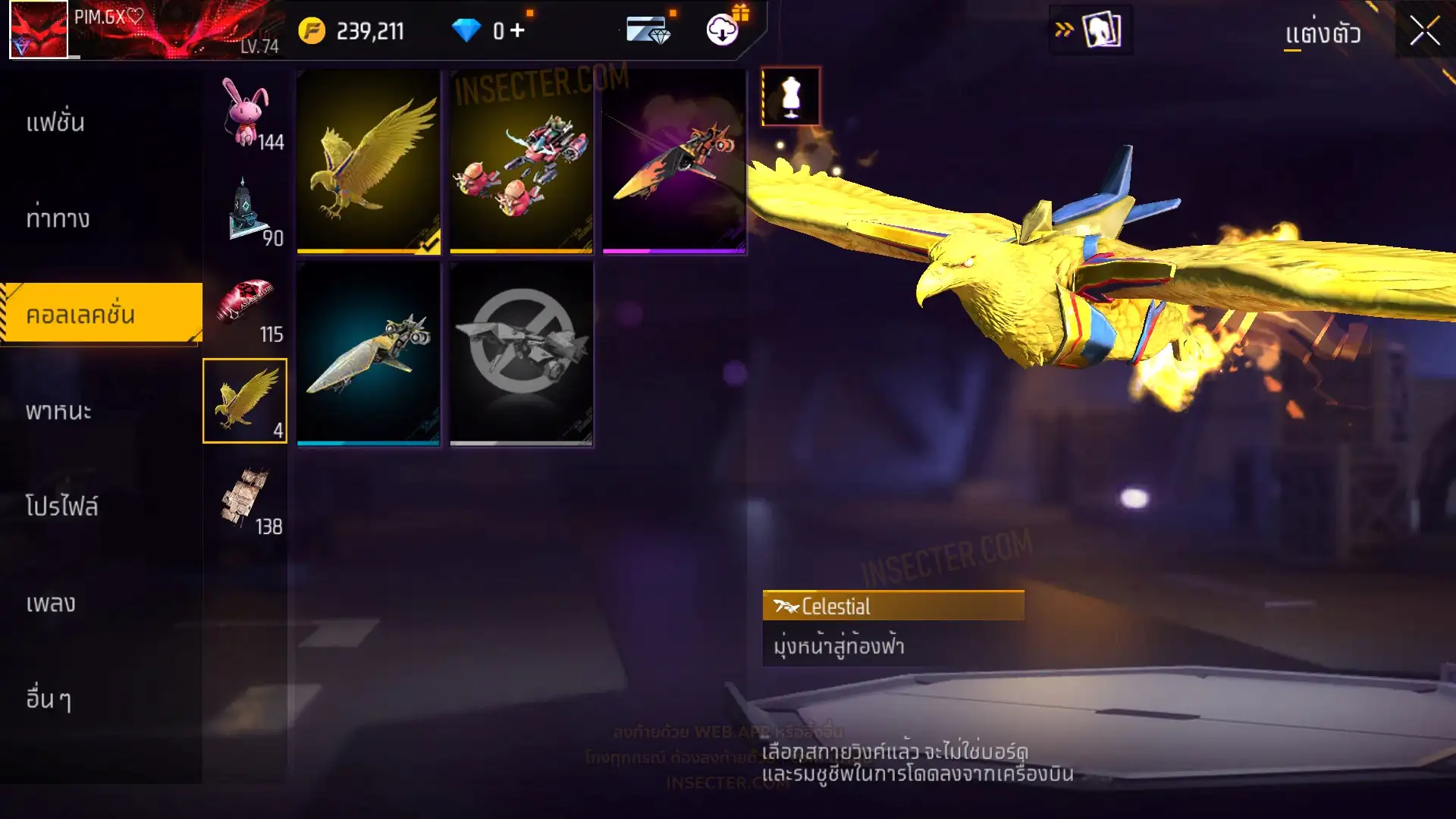The image size is (1456, 819).
Task: Select the golden eagle skywing subcategory
Action: [245, 400]
